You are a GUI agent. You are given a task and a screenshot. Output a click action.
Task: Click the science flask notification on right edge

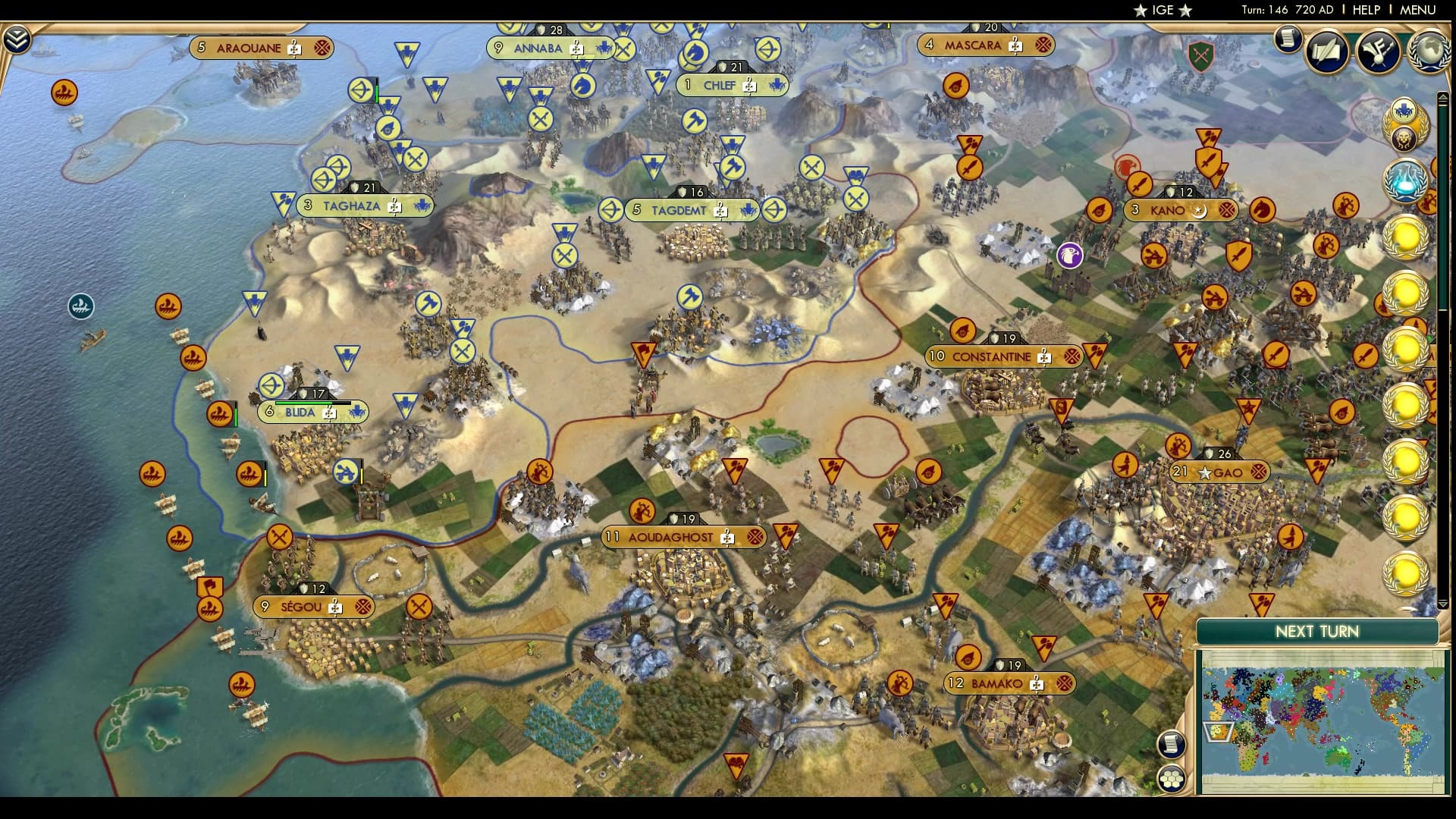pos(1405,183)
